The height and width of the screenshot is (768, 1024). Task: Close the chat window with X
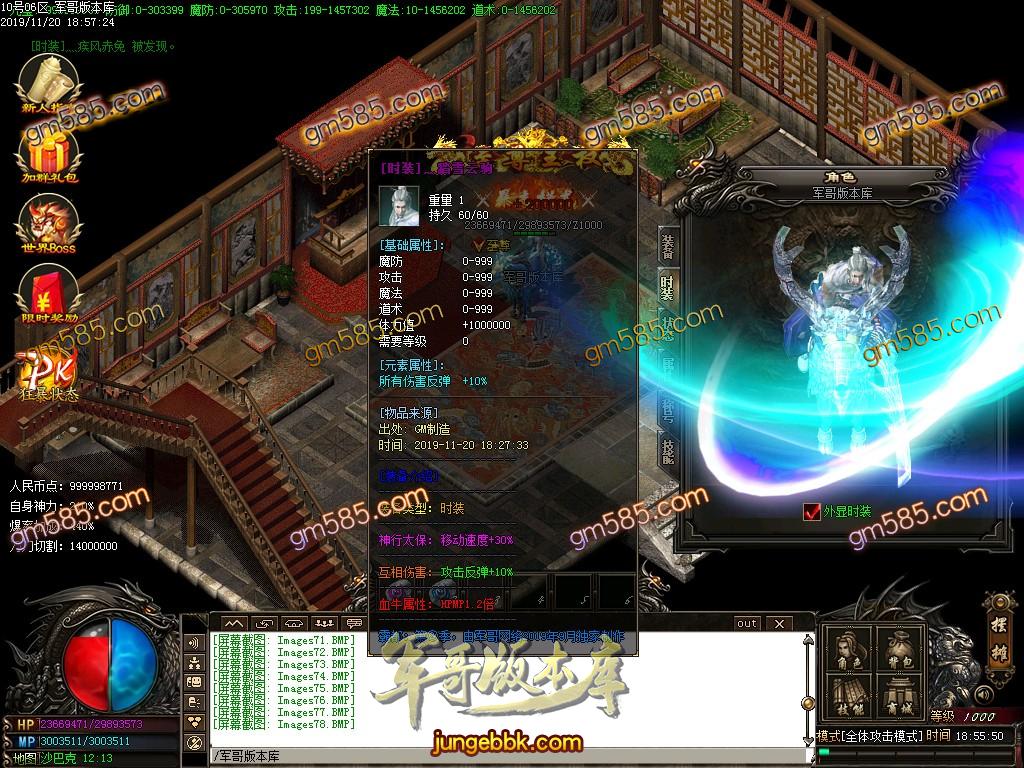[x=777, y=623]
